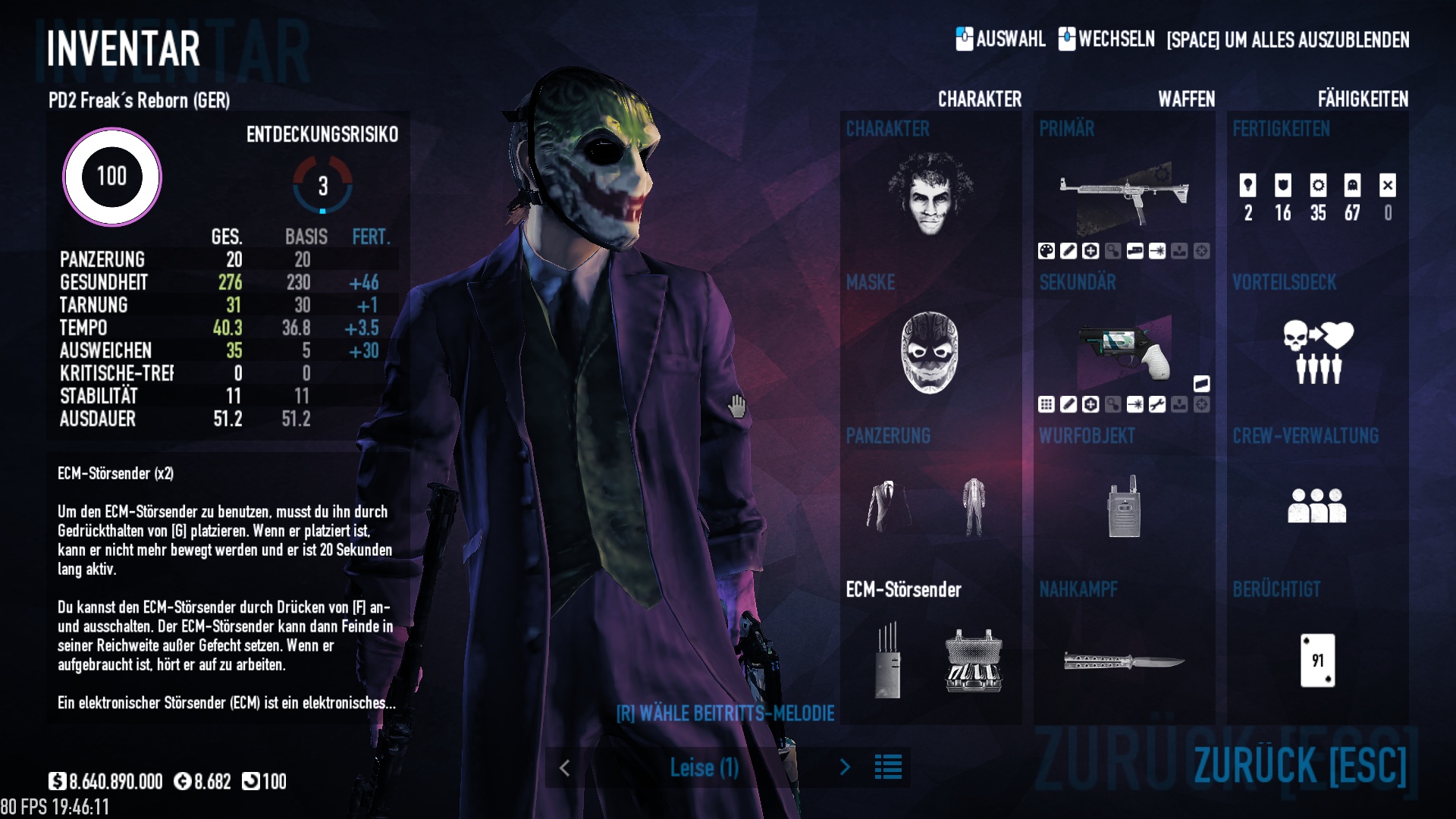Select the ECM-Störsender equipment slot

click(x=888, y=661)
